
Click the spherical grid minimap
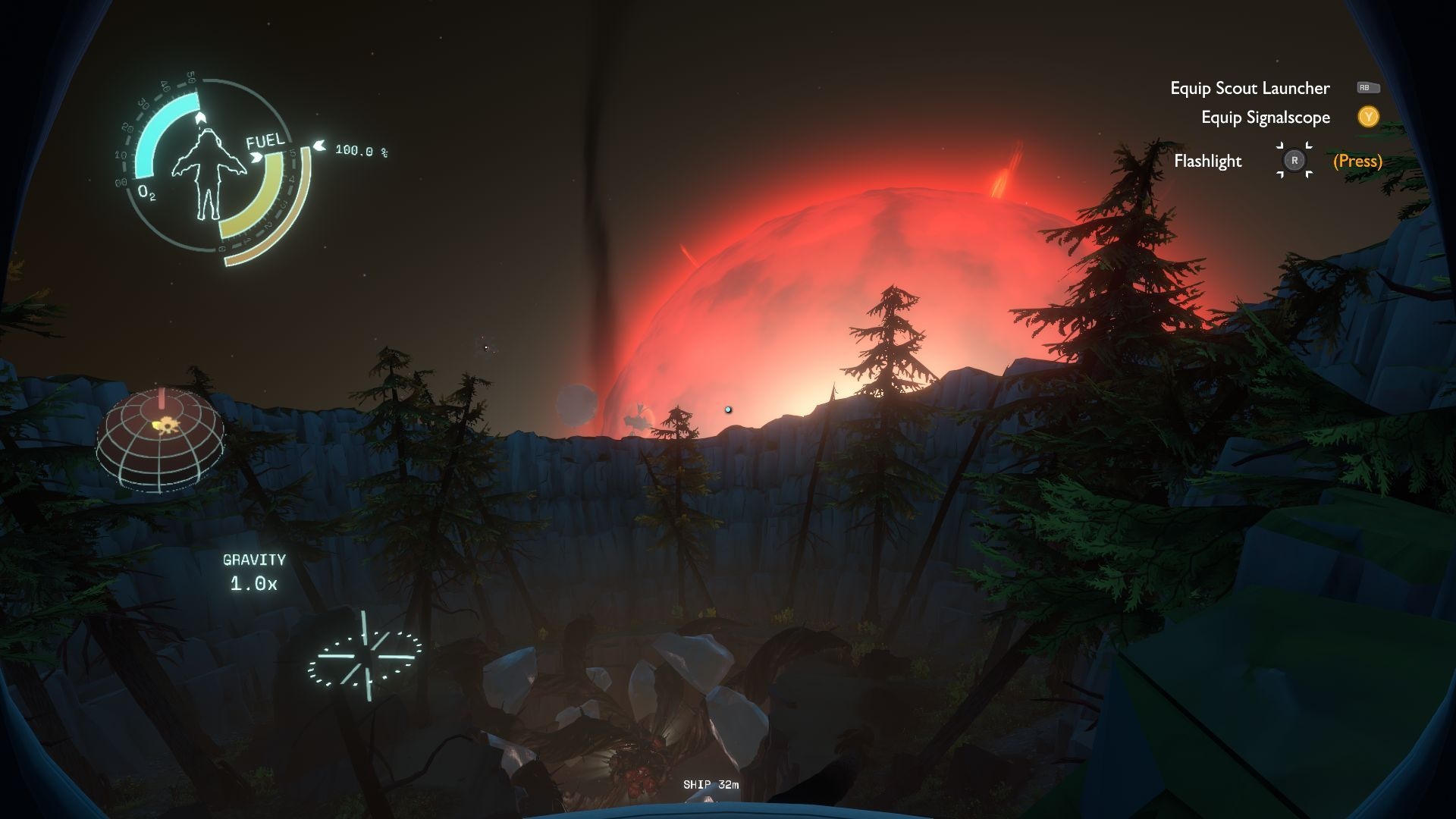[160, 439]
